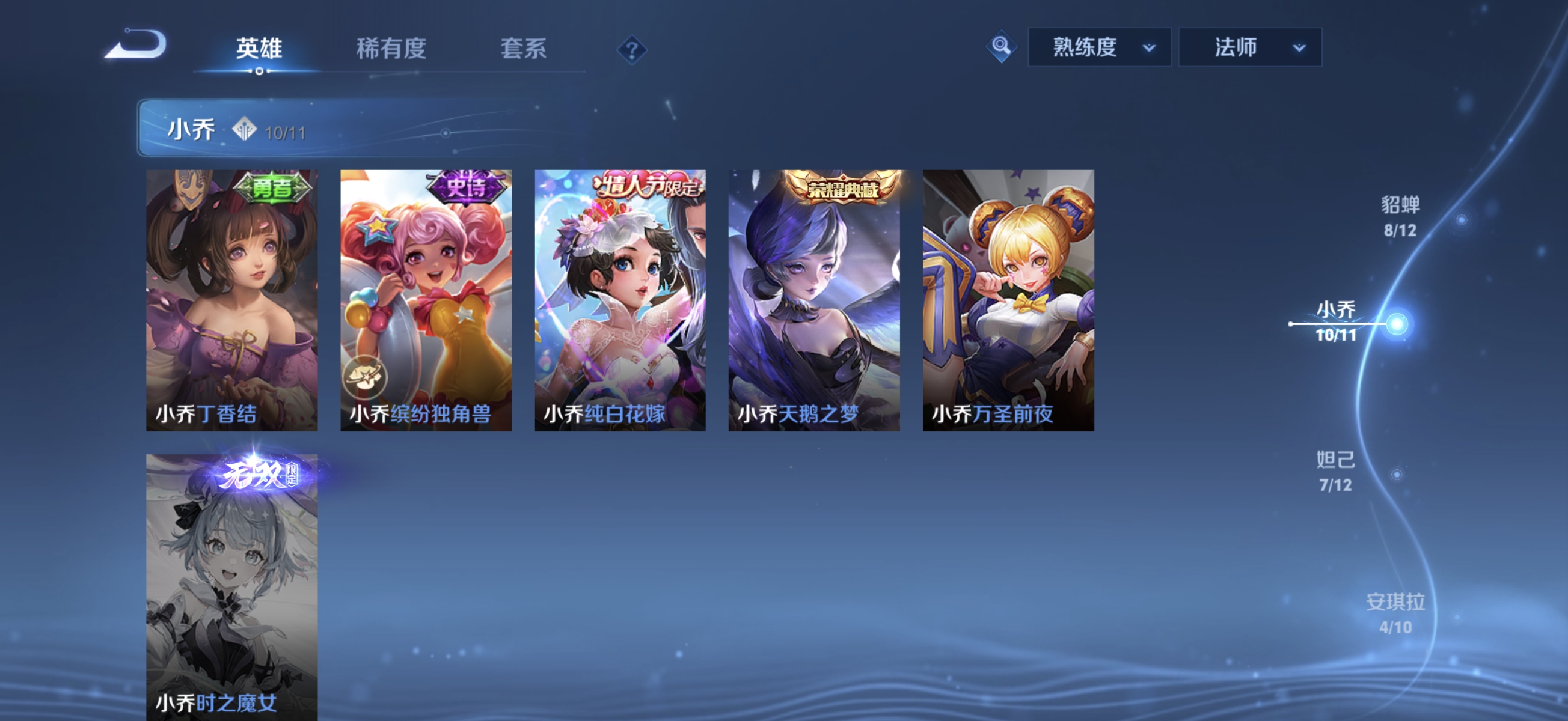Open the 熟练度 sort dropdown

(x=1098, y=47)
